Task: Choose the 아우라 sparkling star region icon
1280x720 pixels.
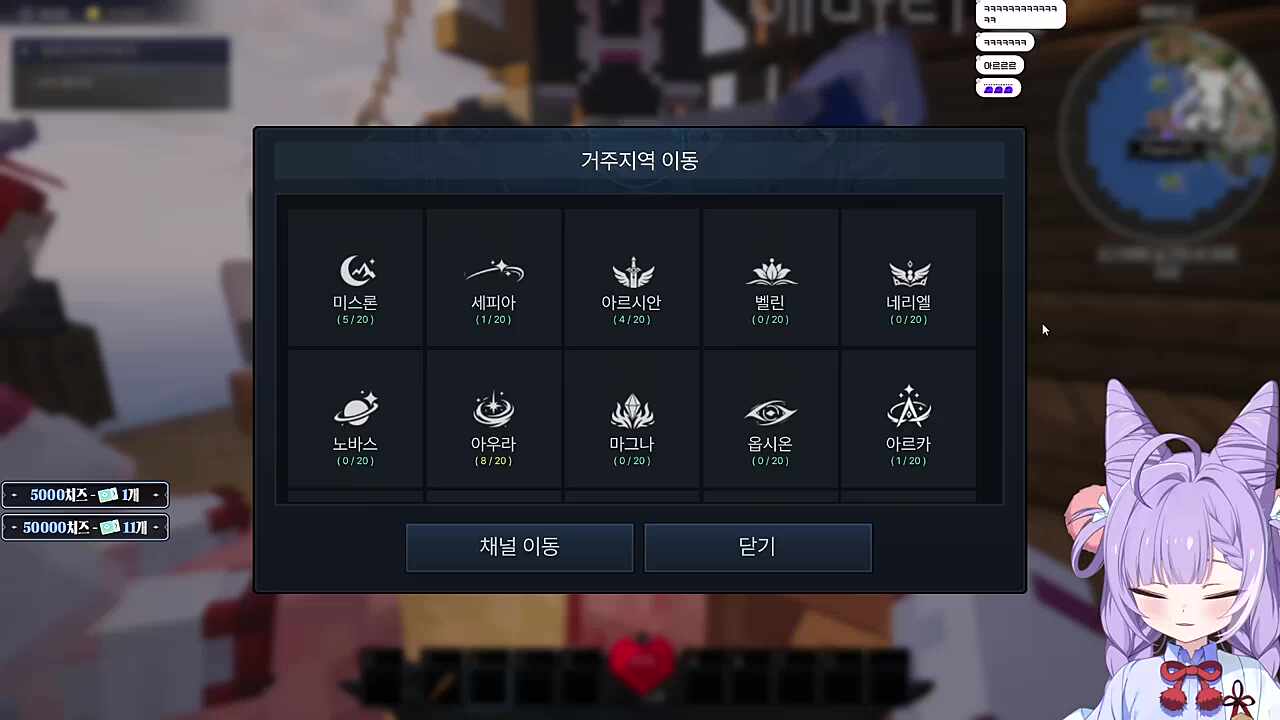Action: pos(493,410)
